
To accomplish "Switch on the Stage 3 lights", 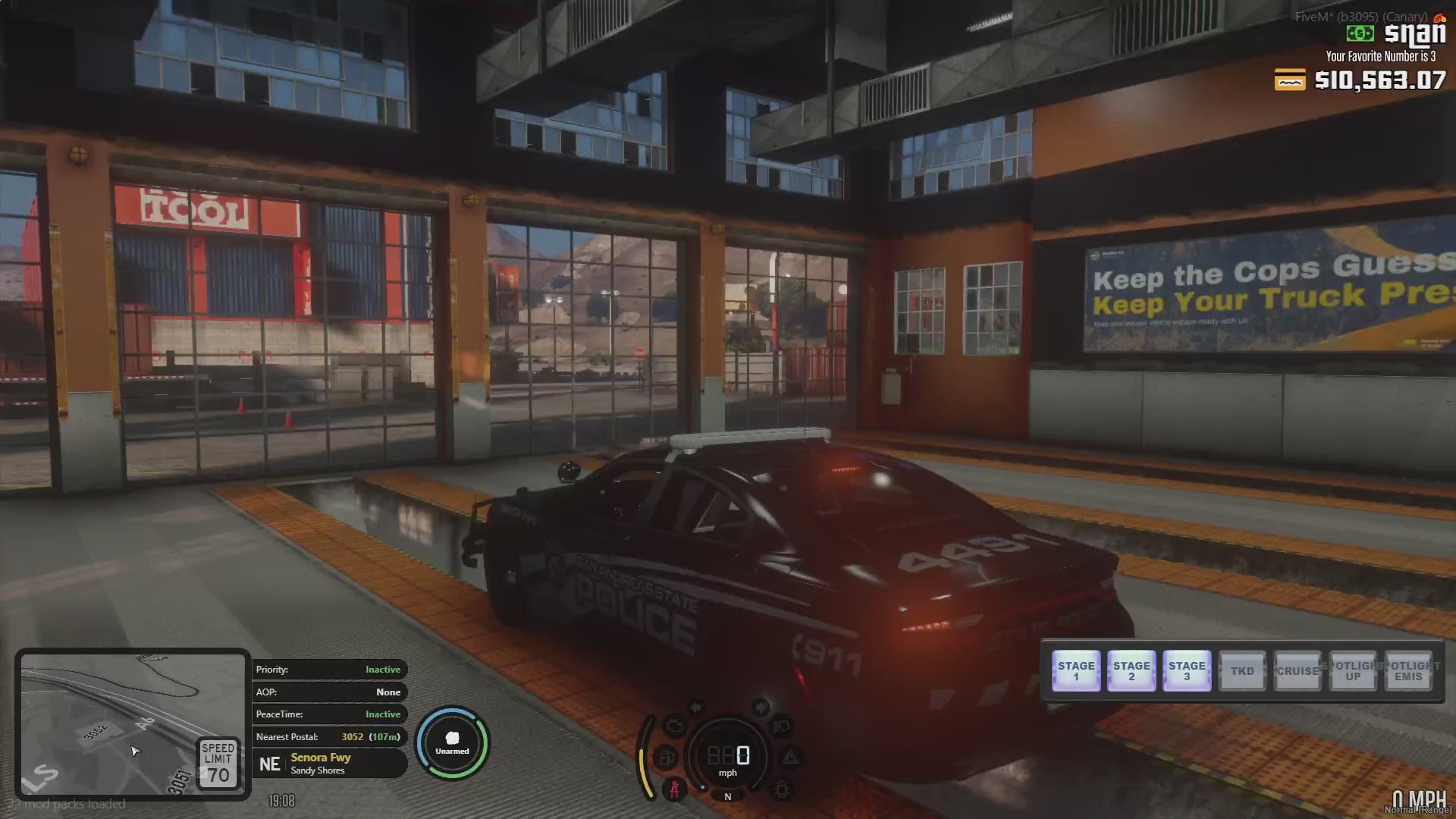I will 1187,670.
